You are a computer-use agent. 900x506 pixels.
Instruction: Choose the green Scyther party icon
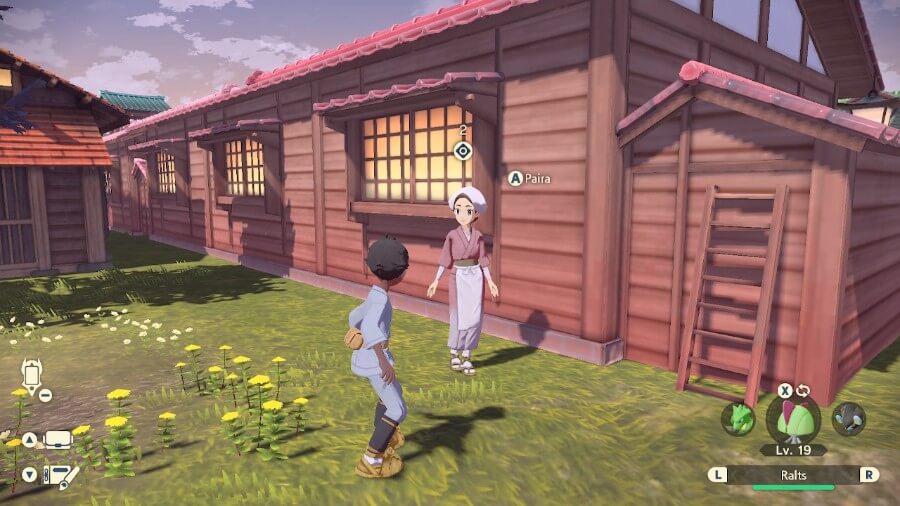[x=739, y=418]
